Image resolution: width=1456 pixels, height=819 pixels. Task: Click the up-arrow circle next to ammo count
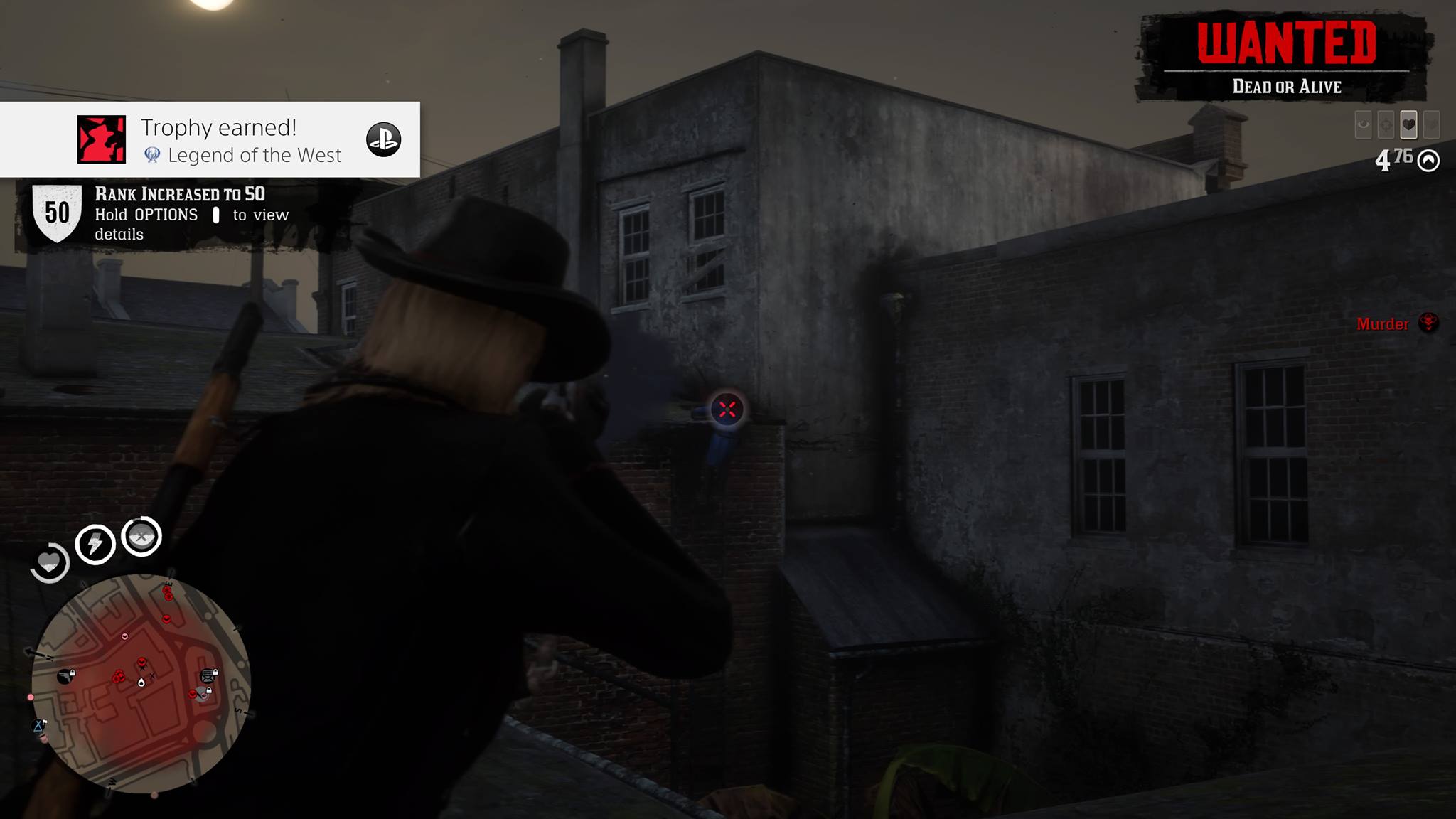coord(1429,161)
